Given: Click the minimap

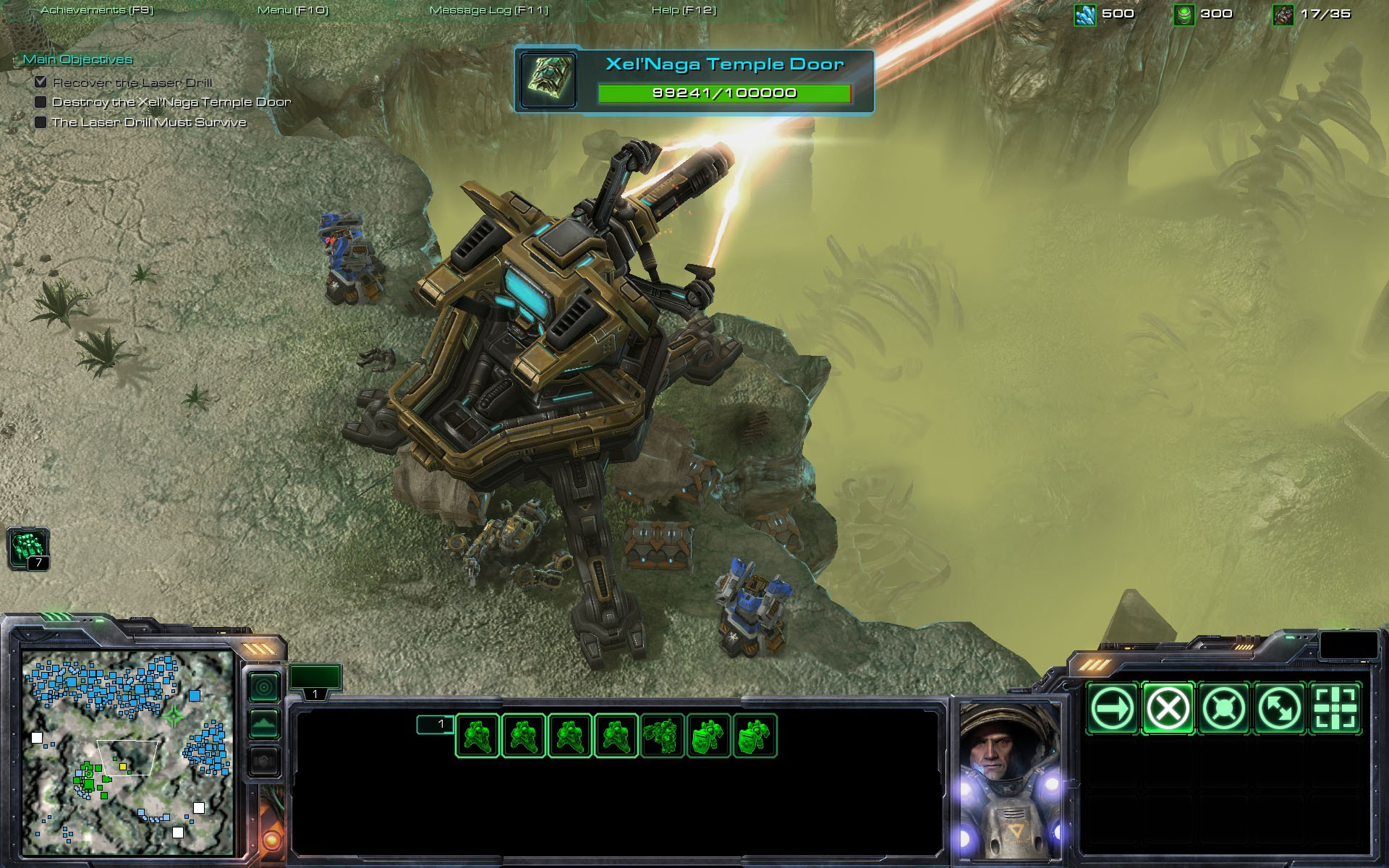Looking at the screenshot, I should (127, 752).
